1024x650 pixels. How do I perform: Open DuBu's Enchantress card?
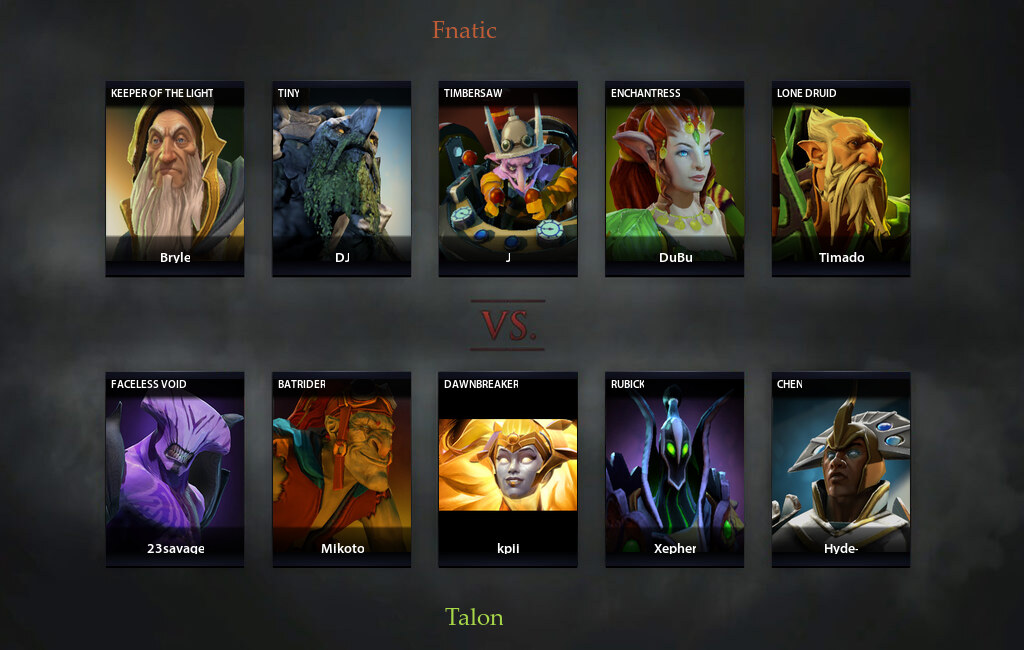pos(674,178)
